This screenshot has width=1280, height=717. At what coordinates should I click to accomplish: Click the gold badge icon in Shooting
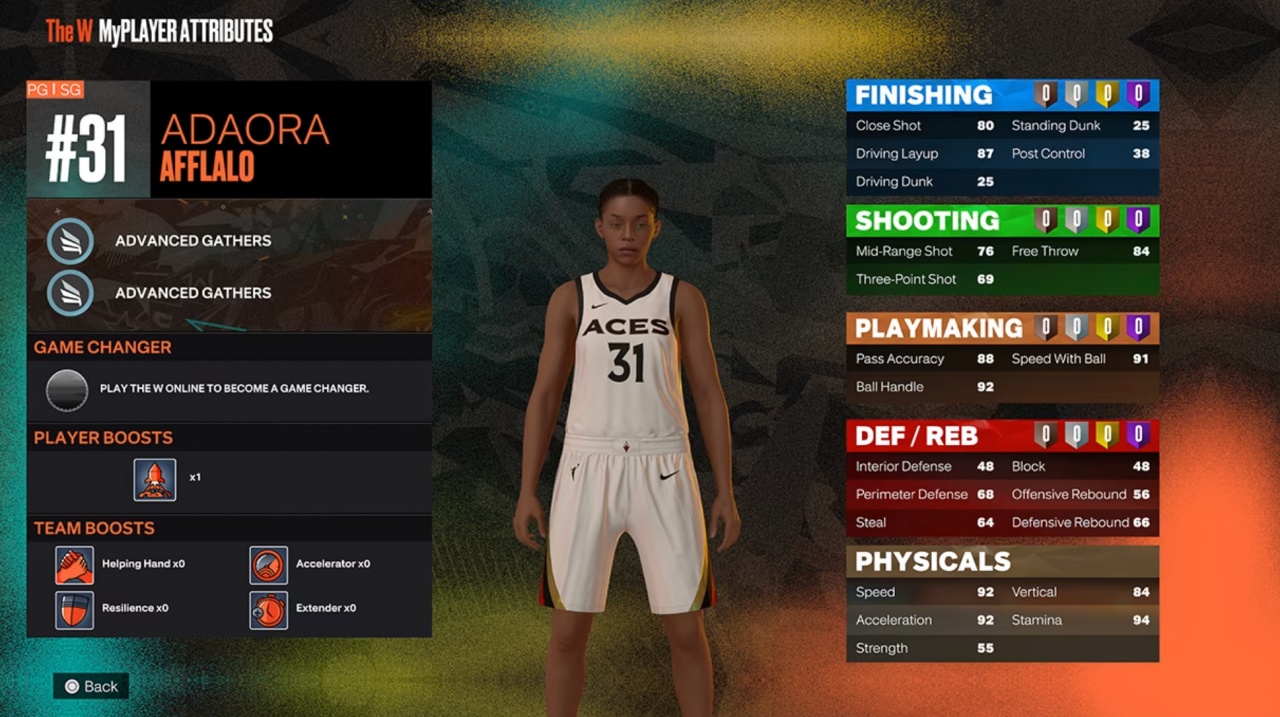pos(1107,221)
